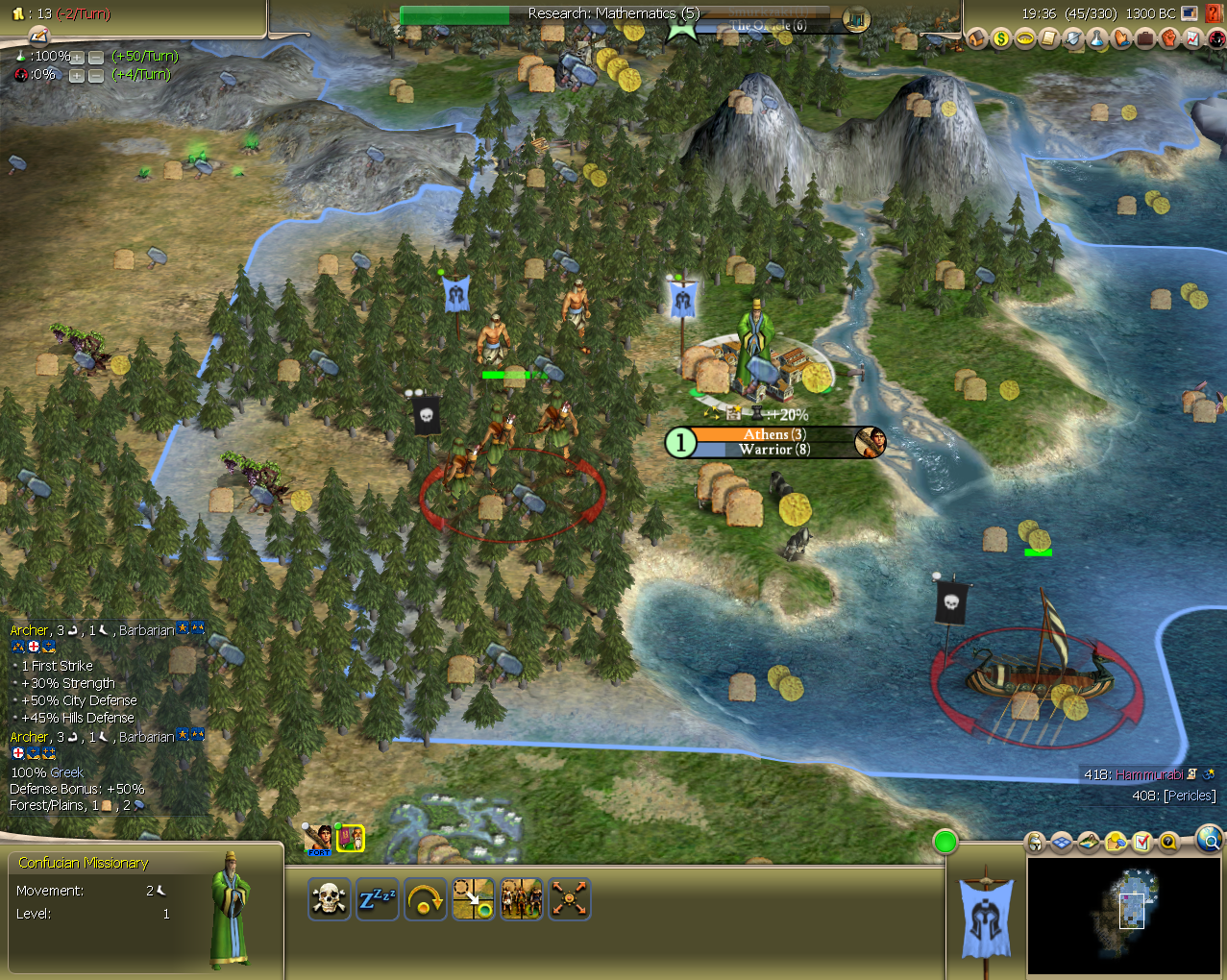1227x980 pixels.
Task: Open the Victory Conditions graph icon
Action: 1193,38
